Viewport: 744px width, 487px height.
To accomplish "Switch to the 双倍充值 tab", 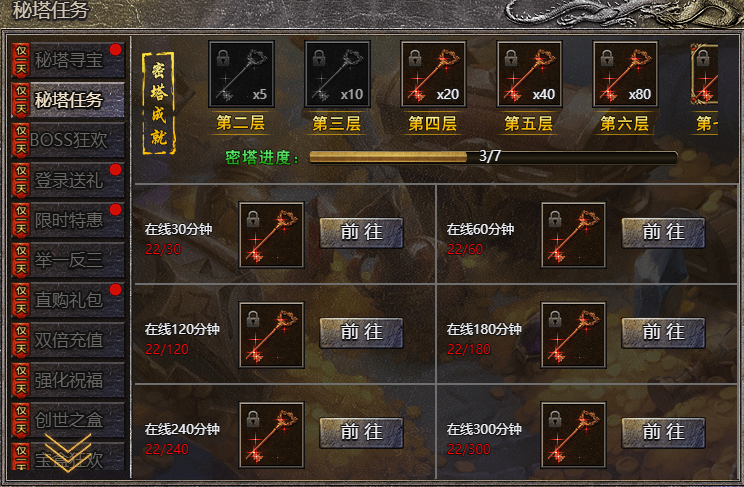I will 68,340.
